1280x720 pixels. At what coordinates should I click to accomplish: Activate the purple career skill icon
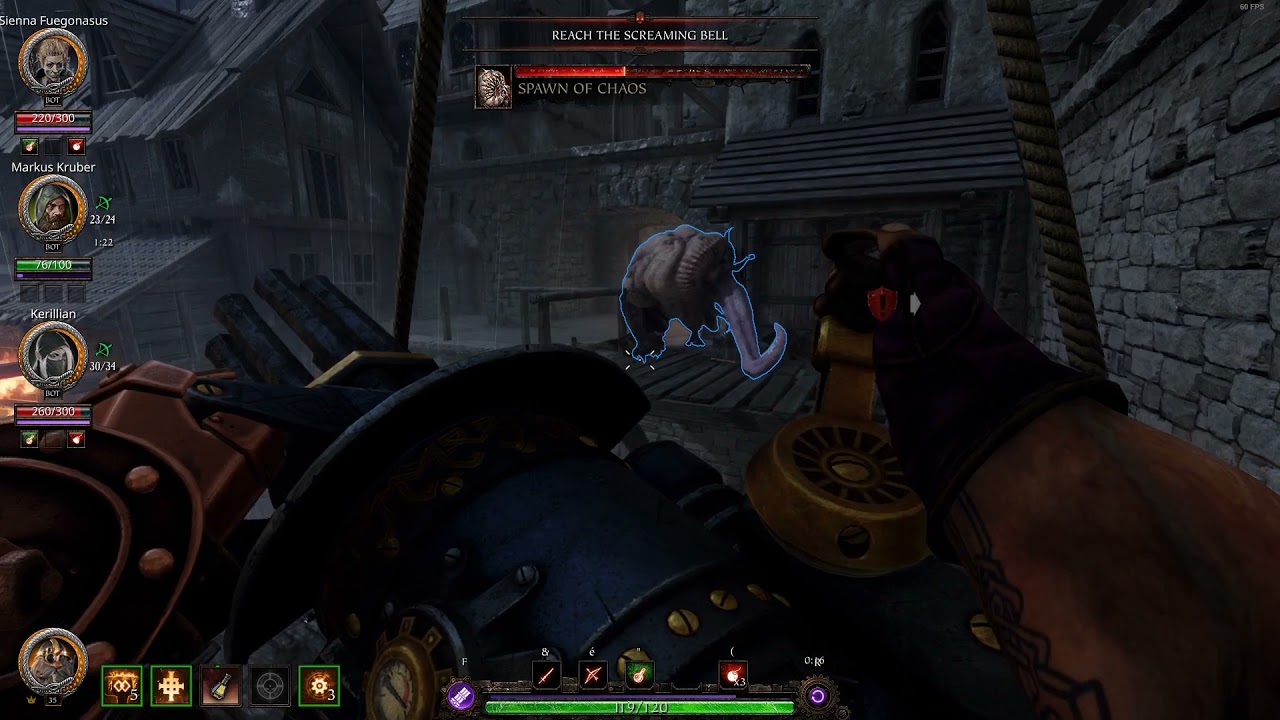point(460,696)
